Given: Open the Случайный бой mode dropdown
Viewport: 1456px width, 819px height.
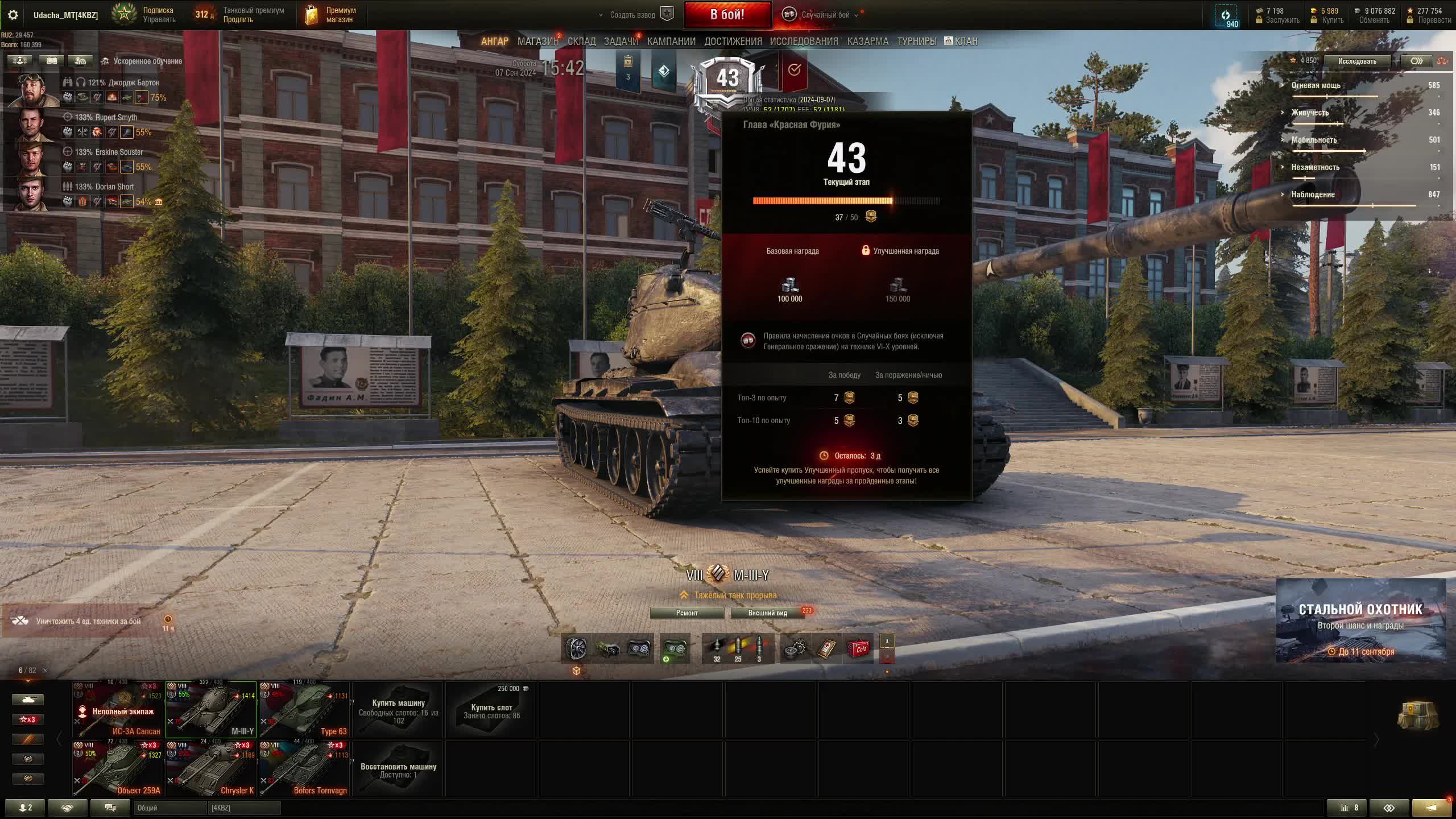Looking at the screenshot, I should click(825, 15).
